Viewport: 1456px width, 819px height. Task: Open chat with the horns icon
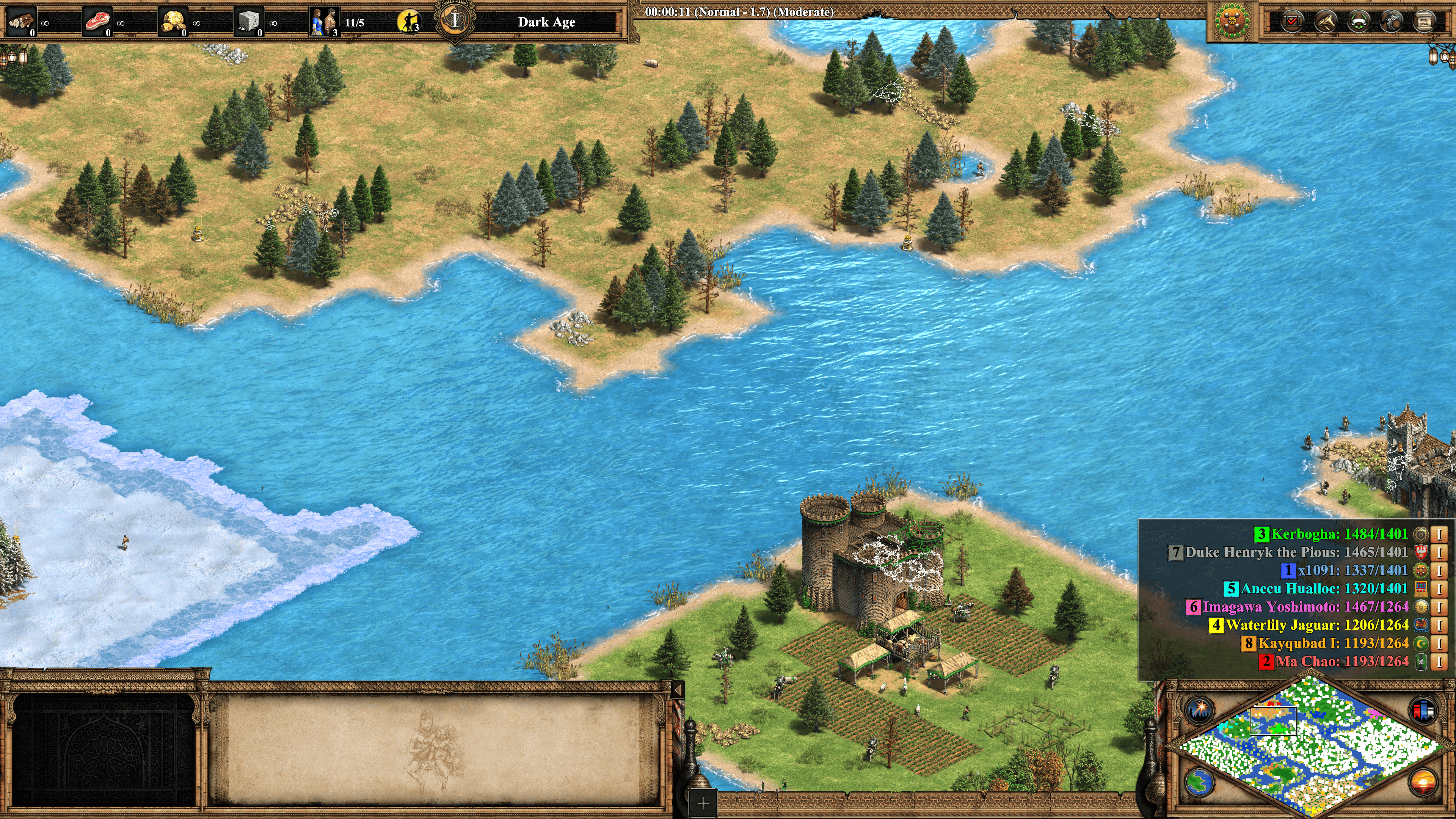pos(1326,22)
